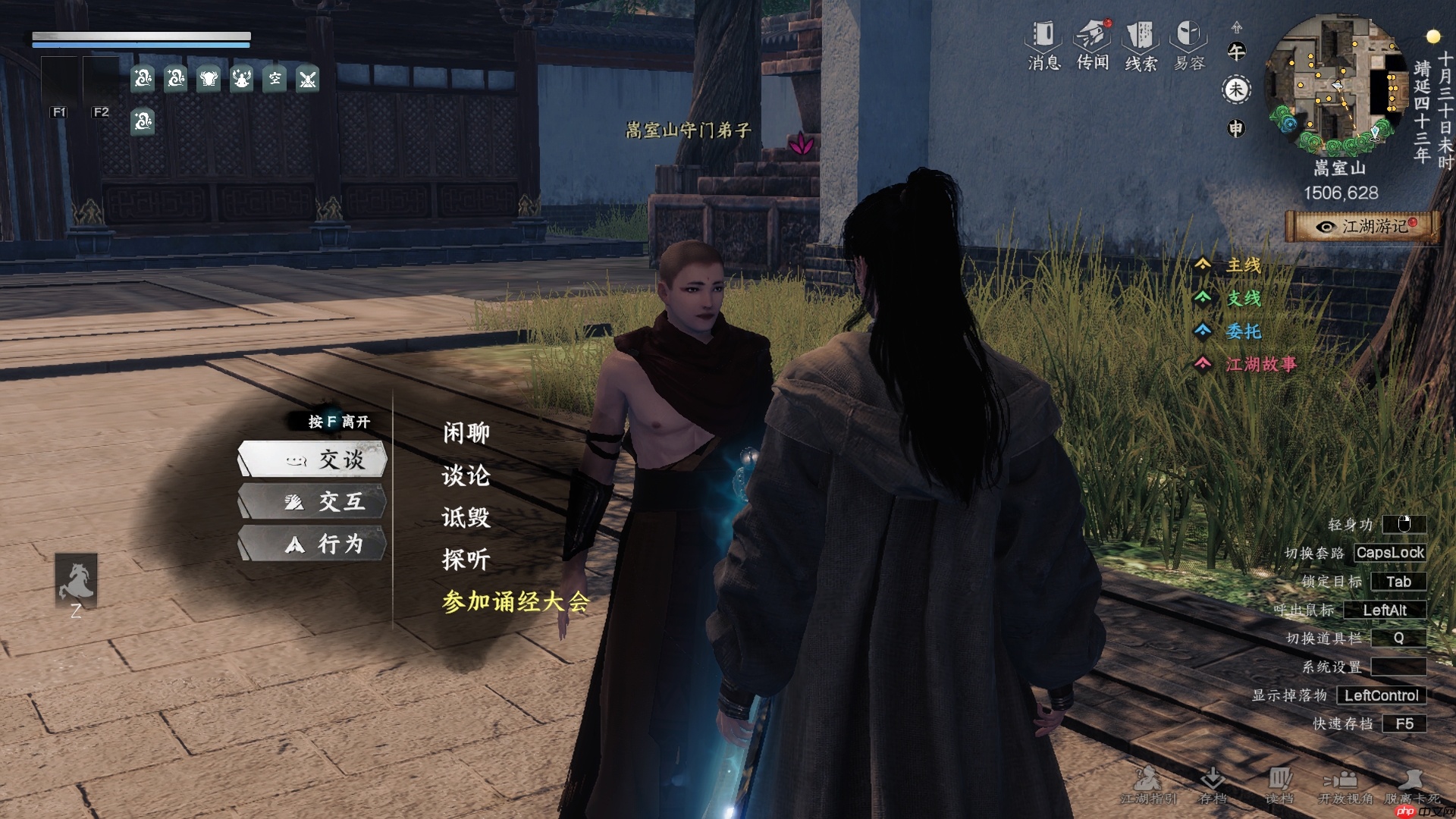
Task: Open the 传闻 rumors panel
Action: point(1093,45)
